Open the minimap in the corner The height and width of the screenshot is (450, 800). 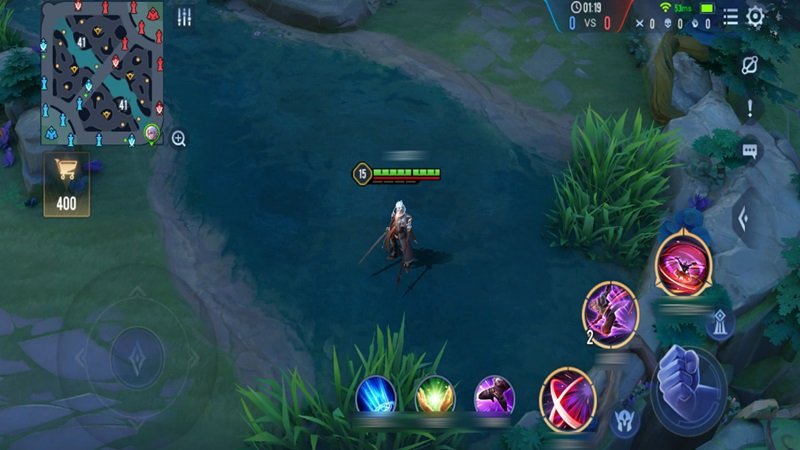point(101,74)
